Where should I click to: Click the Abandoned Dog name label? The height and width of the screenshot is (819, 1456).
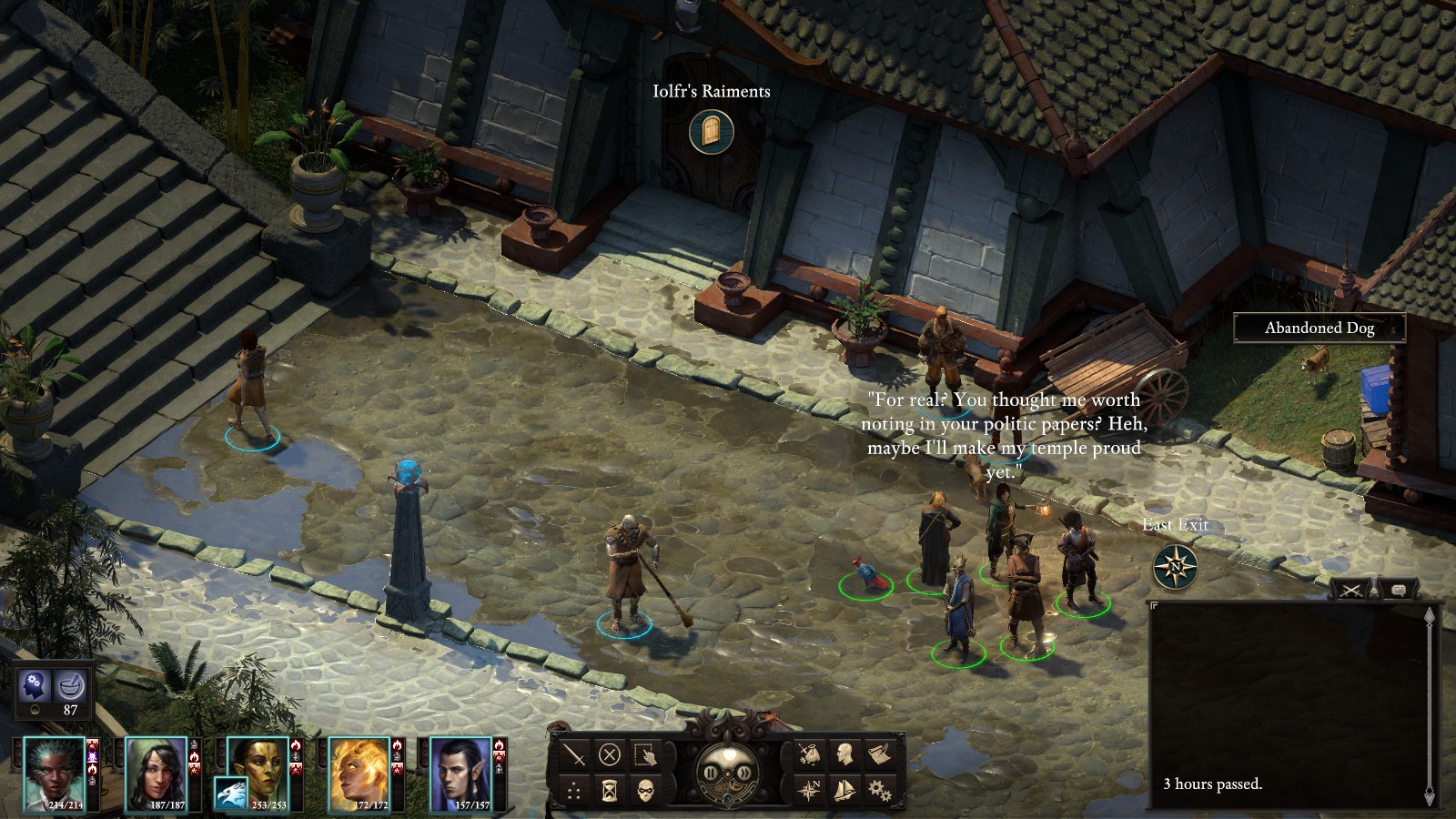pos(1319,329)
